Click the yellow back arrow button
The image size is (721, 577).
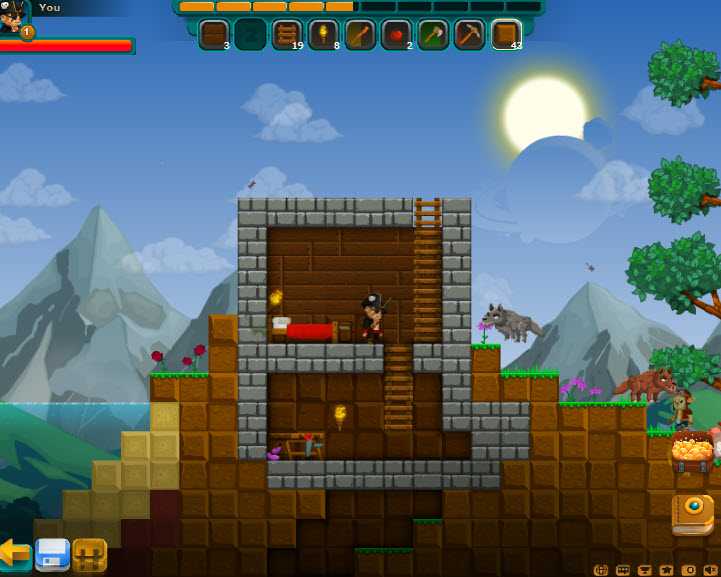point(14,552)
